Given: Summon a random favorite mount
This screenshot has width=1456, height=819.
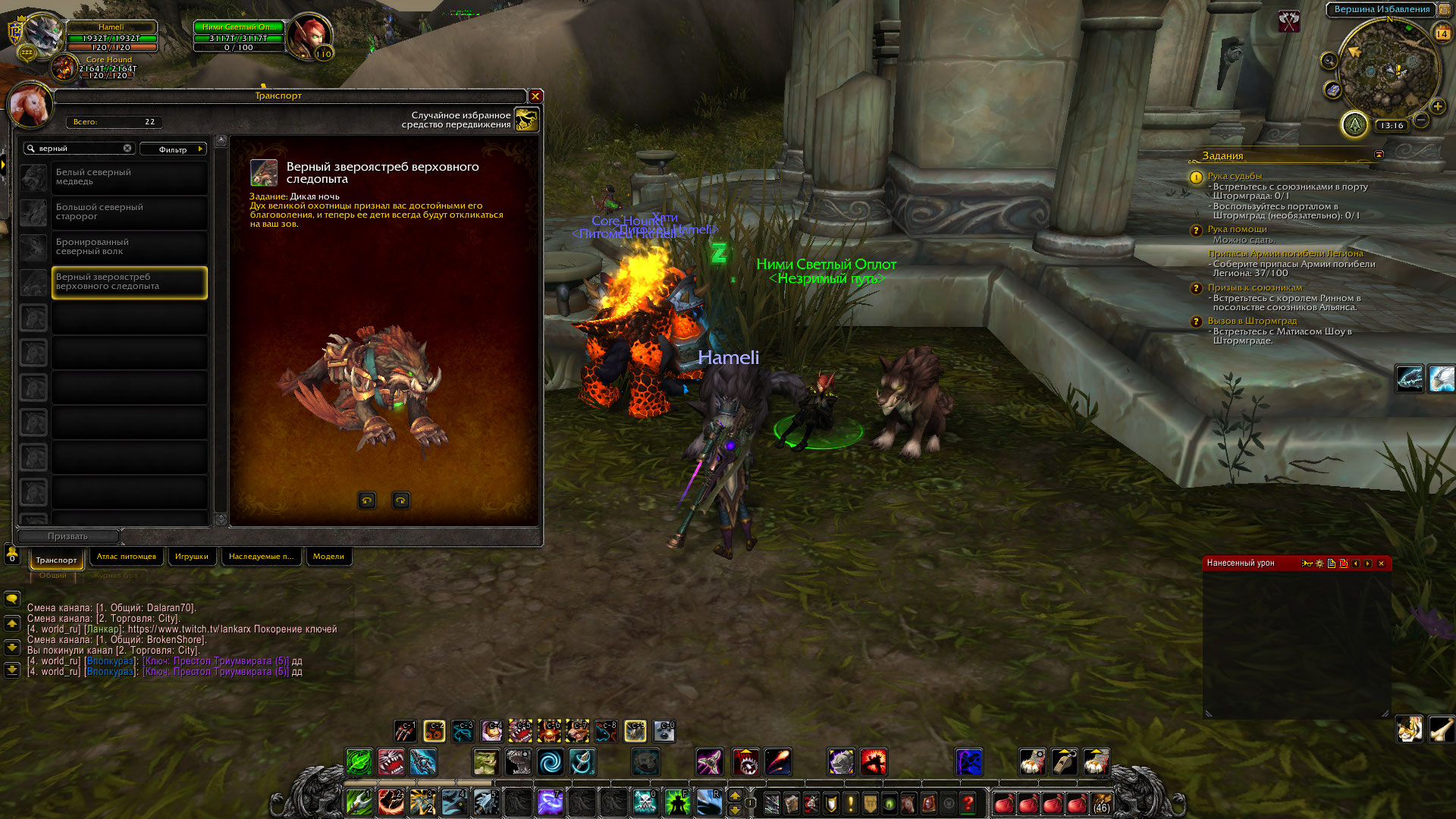Looking at the screenshot, I should coord(526,120).
